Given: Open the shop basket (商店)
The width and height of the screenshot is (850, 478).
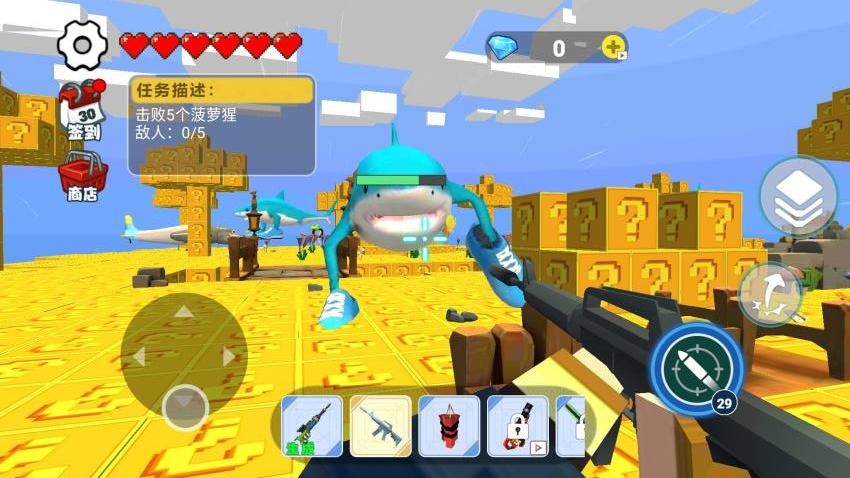Looking at the screenshot, I should pos(82,176).
